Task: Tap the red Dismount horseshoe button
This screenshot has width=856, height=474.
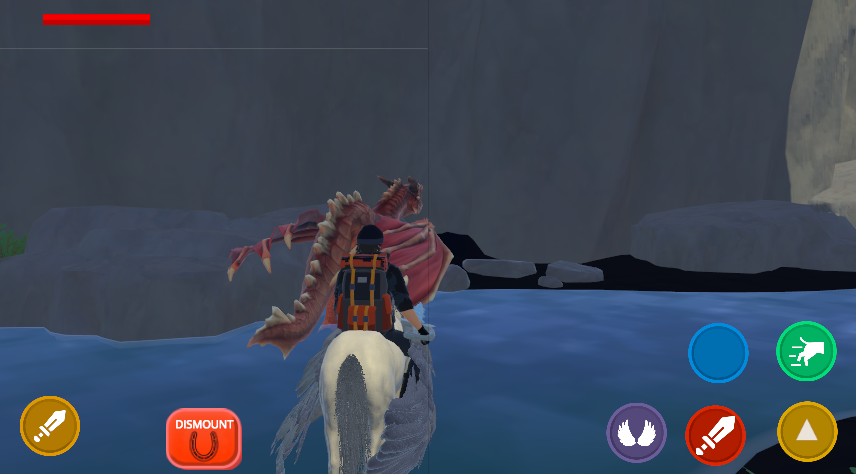Action: (x=204, y=438)
